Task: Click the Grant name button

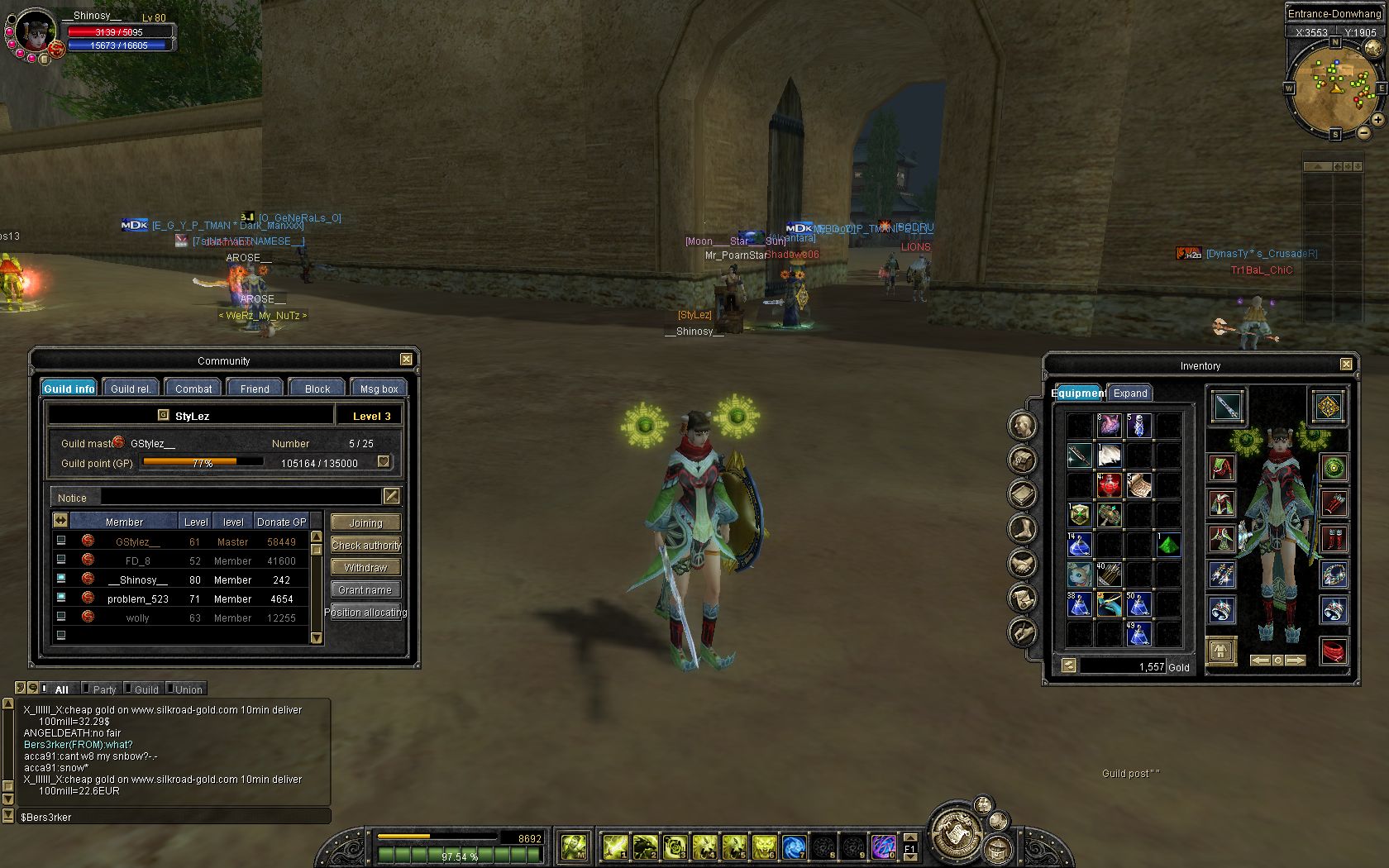Action: point(365,589)
